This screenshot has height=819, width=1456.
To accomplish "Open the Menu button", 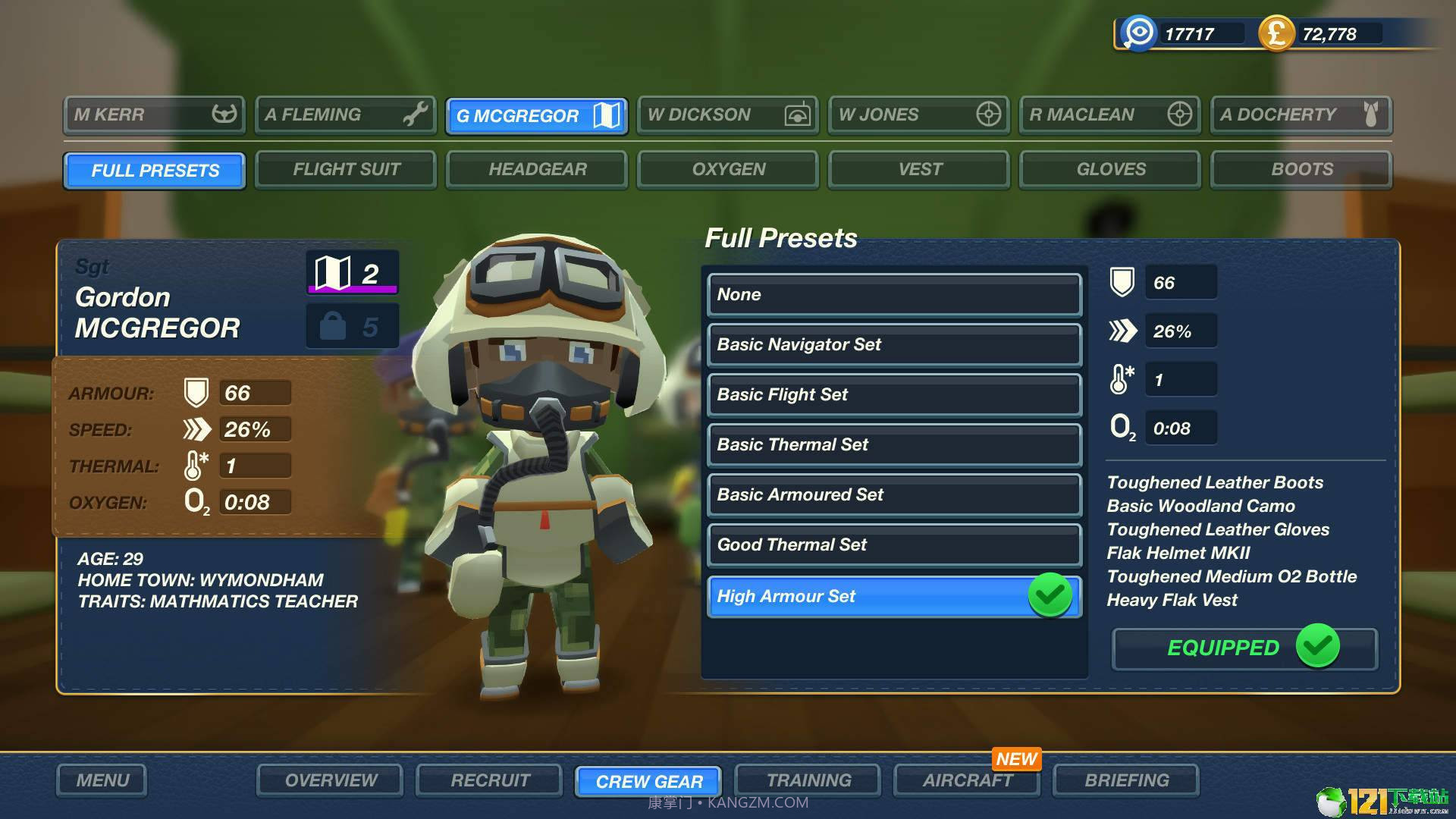I will 102,780.
